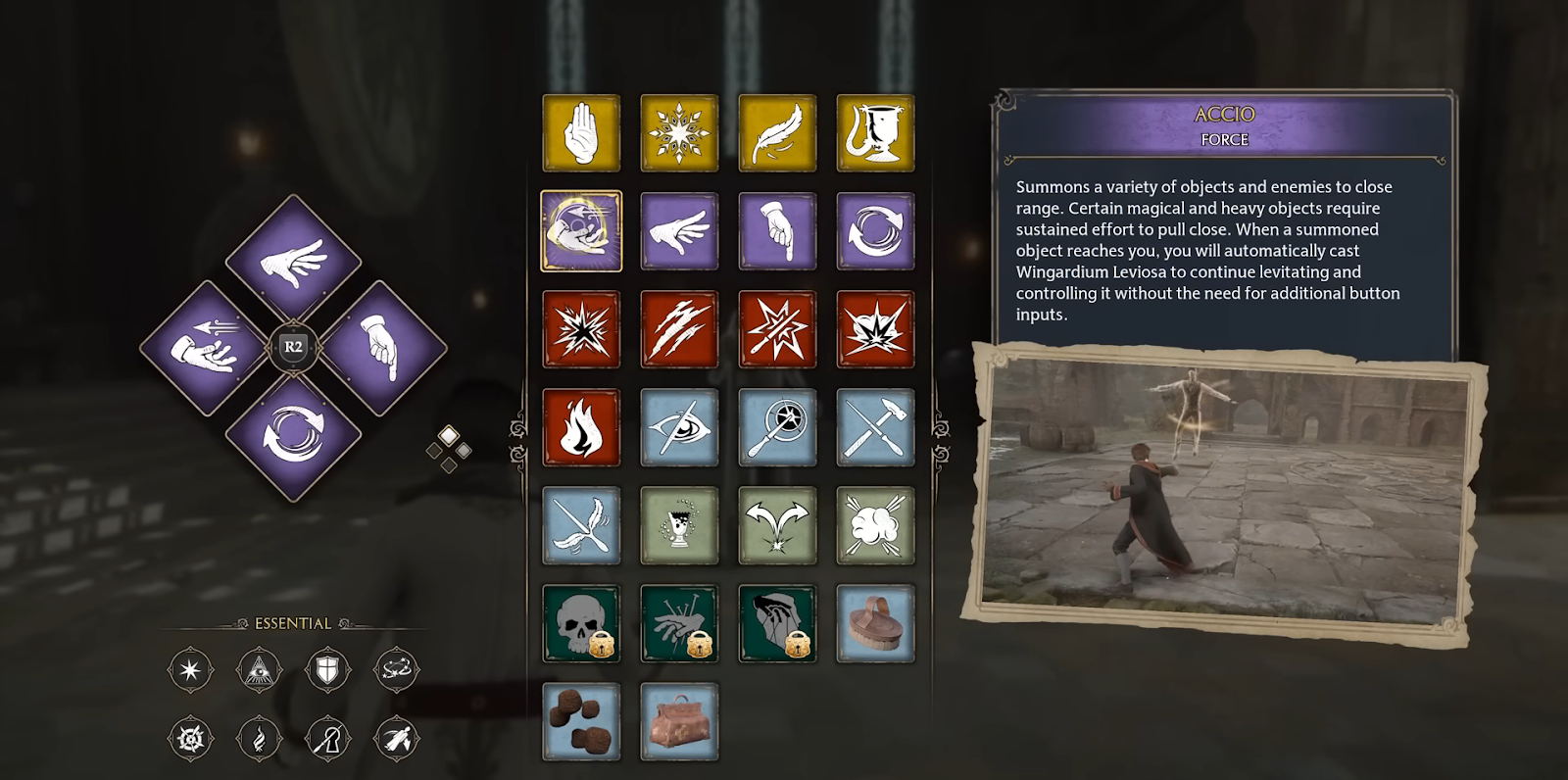Select the yellow raised-hand spell icon

tap(581, 133)
